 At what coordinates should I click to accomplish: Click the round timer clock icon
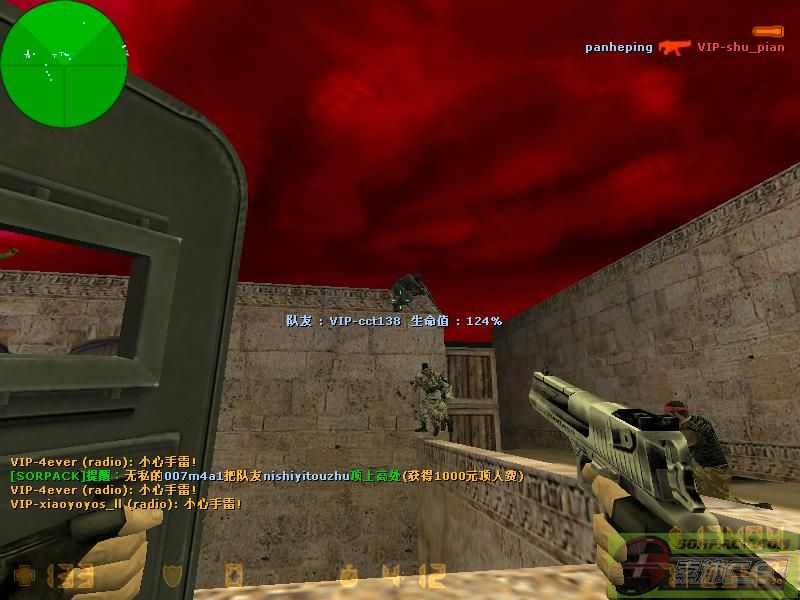(349, 576)
